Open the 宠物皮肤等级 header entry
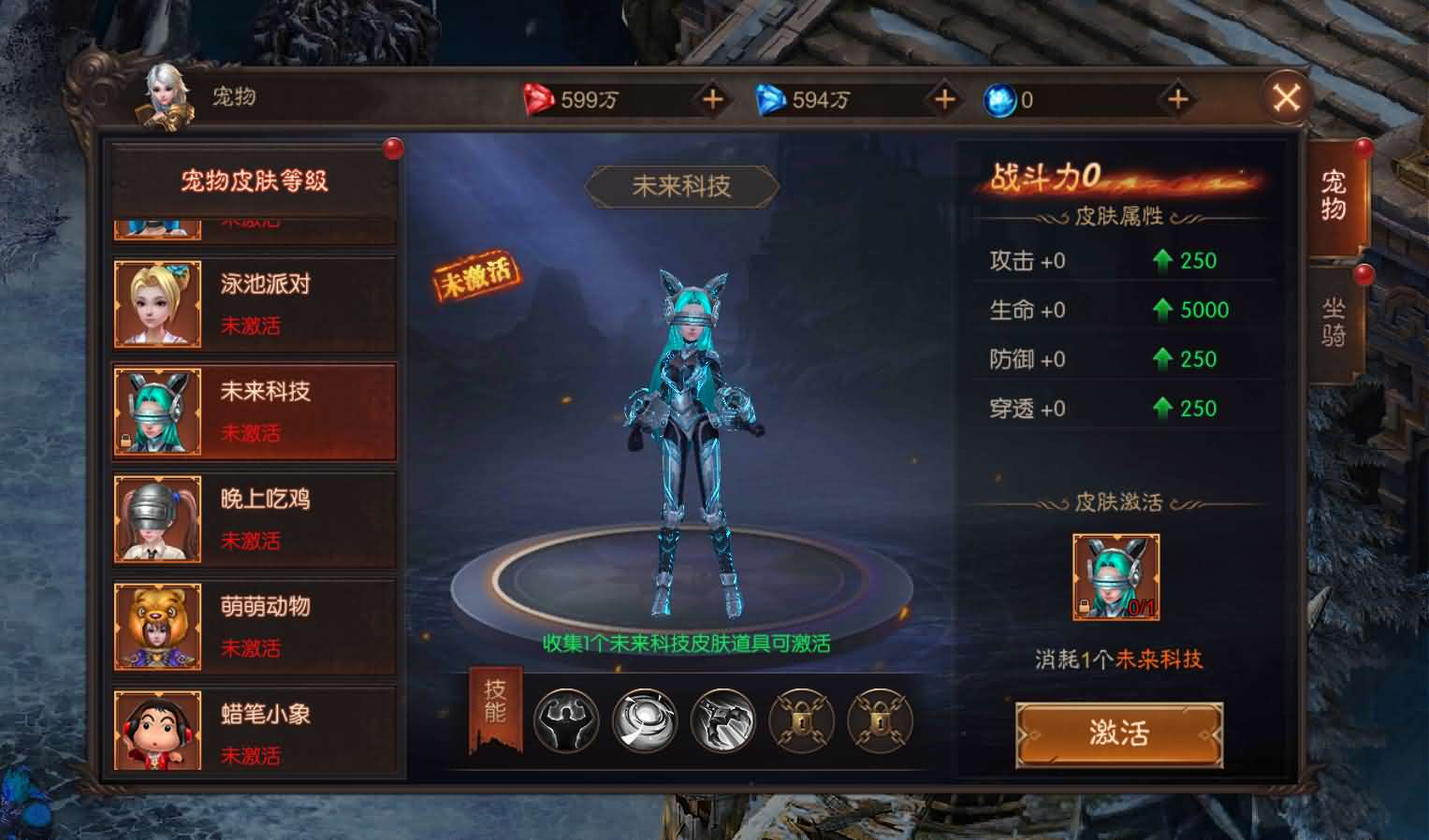 click(253, 182)
